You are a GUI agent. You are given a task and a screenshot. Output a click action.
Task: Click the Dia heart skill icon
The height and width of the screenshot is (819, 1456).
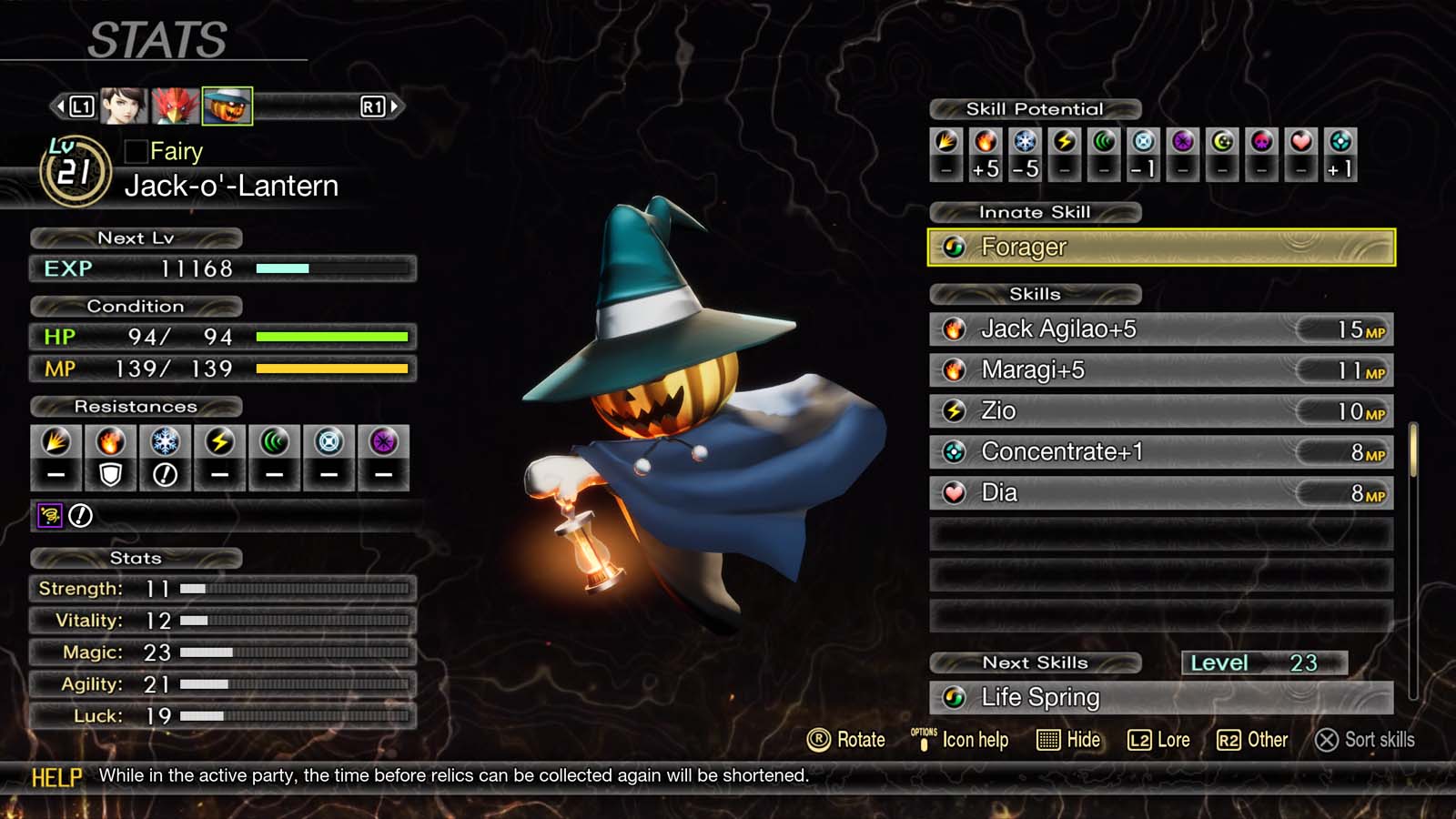point(955,492)
